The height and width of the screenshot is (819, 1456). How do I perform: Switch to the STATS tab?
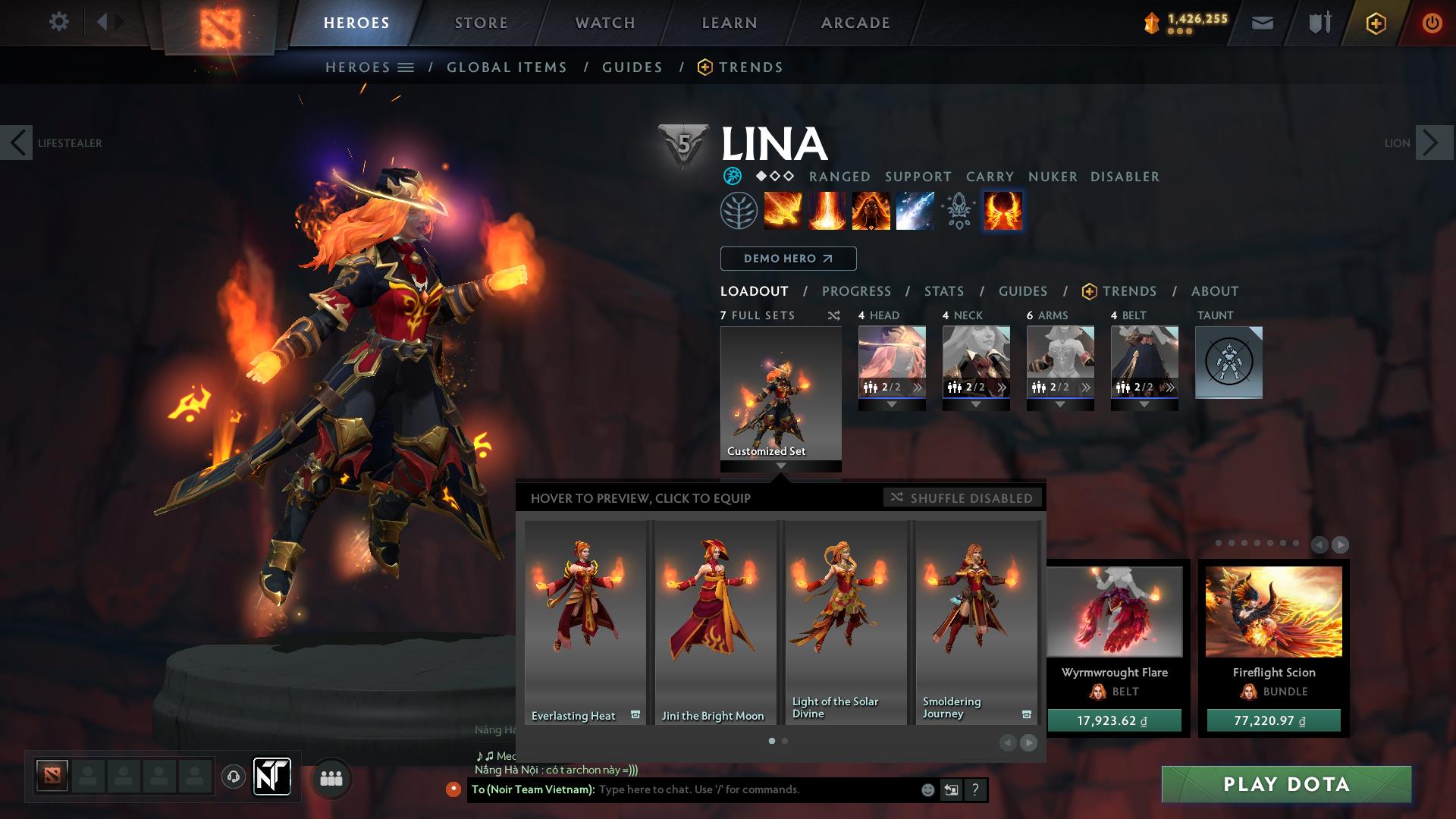(x=943, y=290)
